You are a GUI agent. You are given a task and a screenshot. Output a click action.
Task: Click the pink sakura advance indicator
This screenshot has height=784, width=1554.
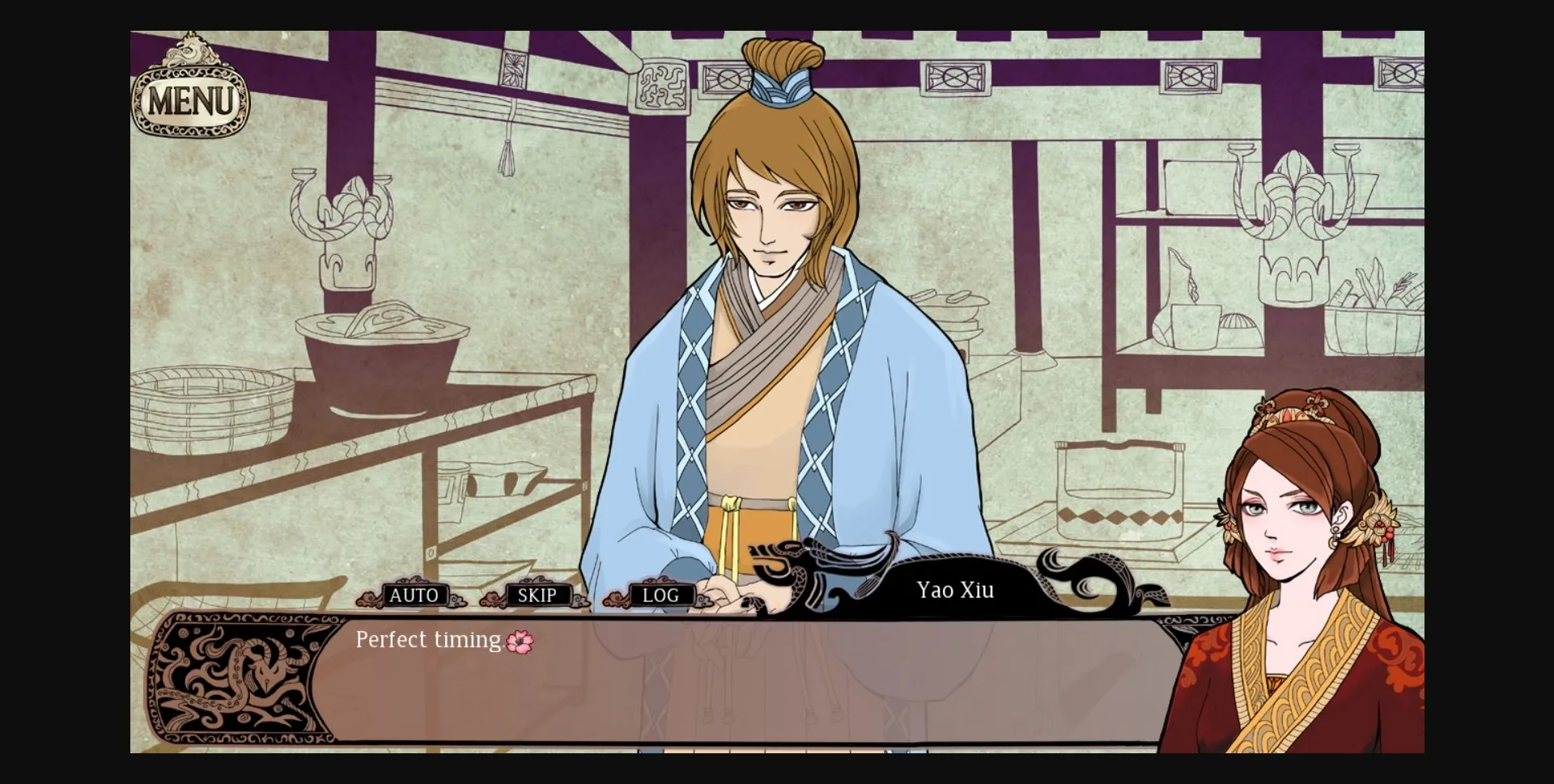coord(519,641)
